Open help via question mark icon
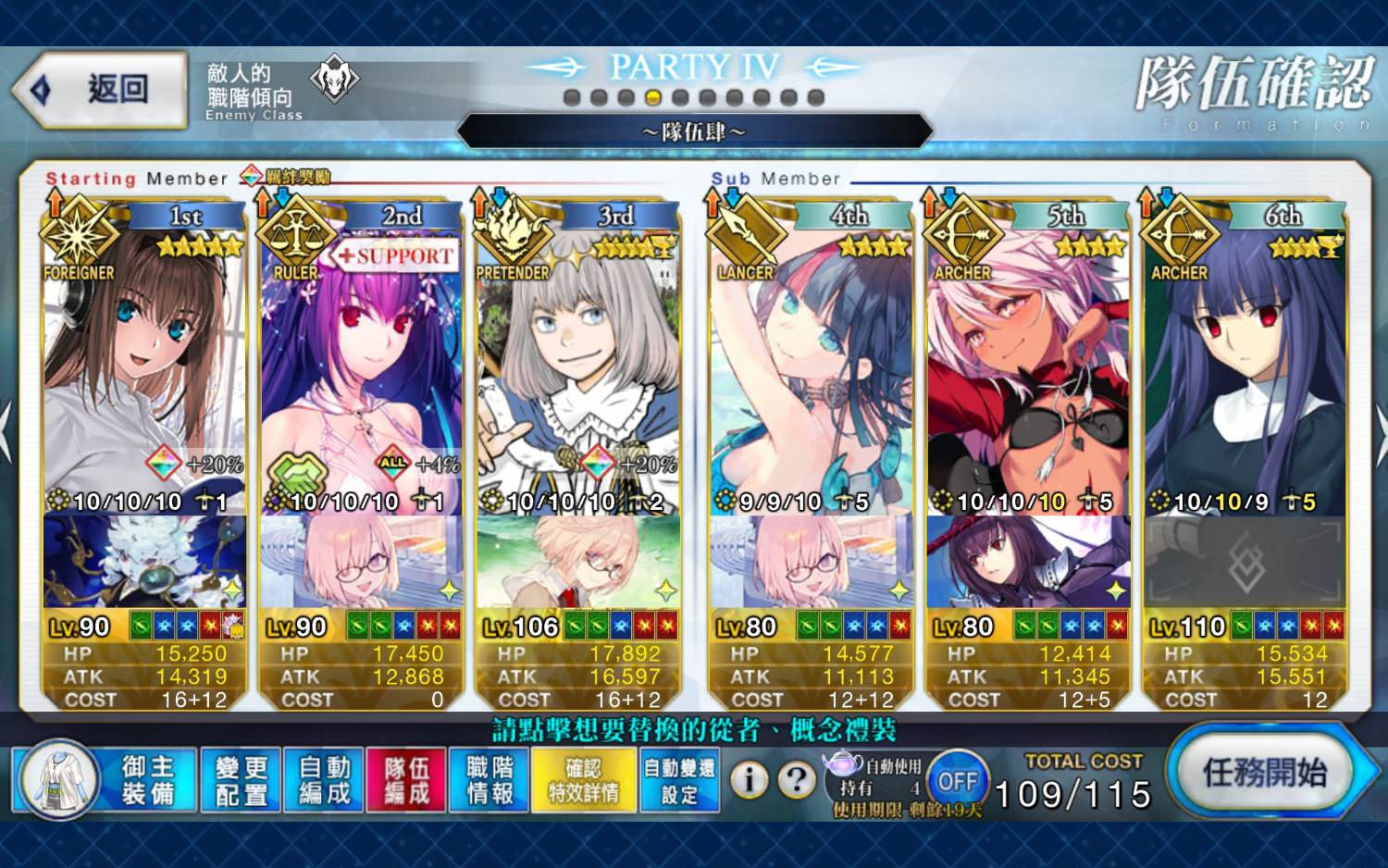The height and width of the screenshot is (868, 1388). 796,781
